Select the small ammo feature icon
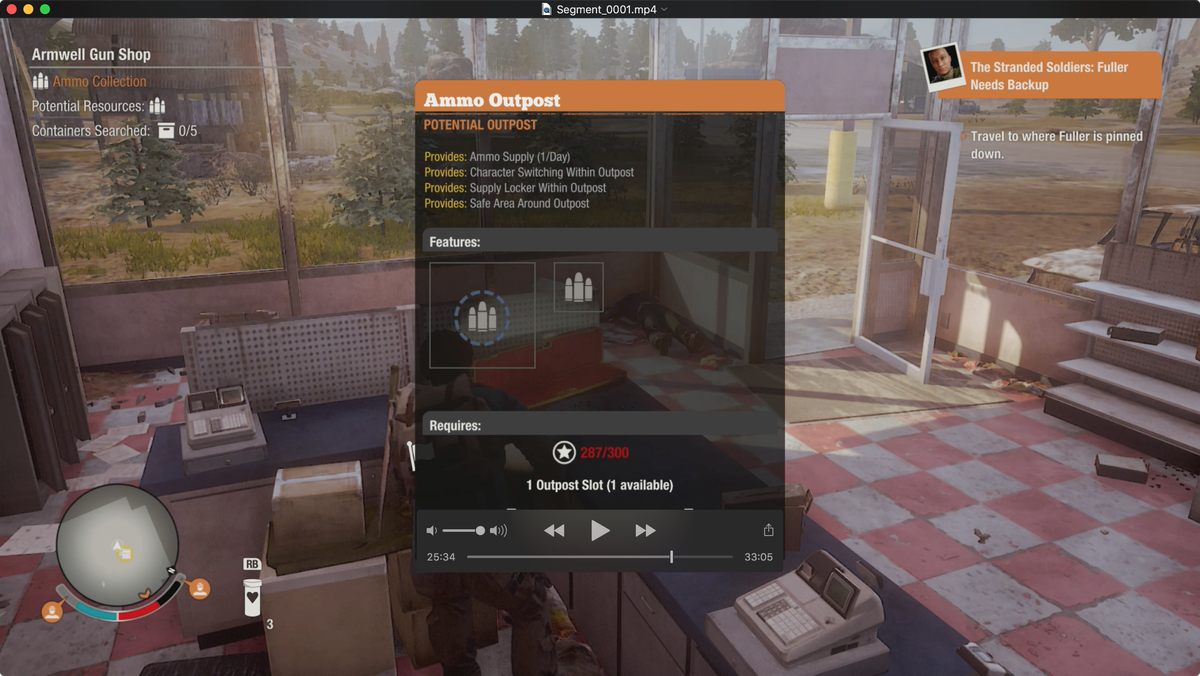This screenshot has width=1200, height=676. click(x=578, y=288)
